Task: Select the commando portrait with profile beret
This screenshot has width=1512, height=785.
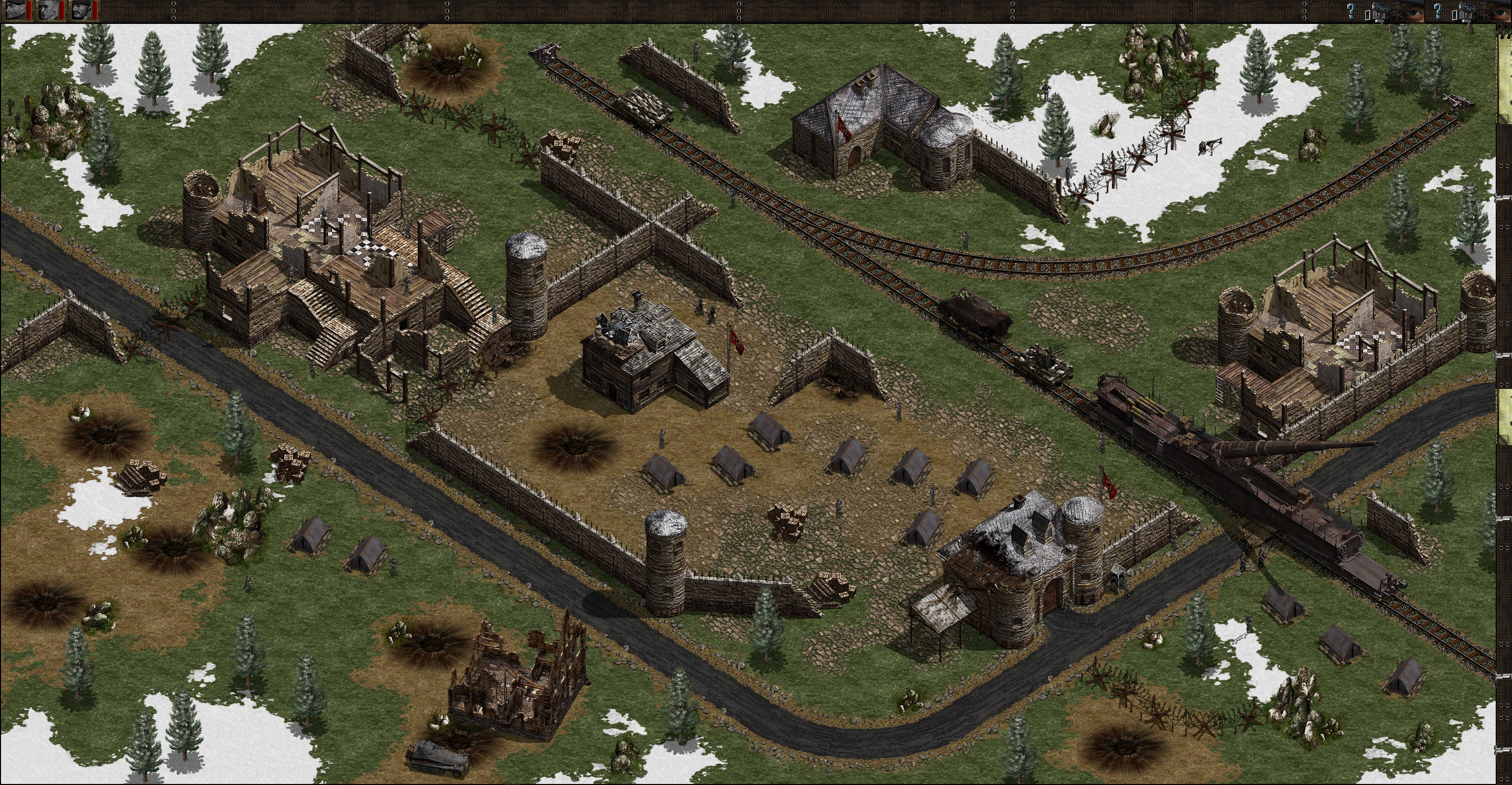Action: (x=15, y=10)
